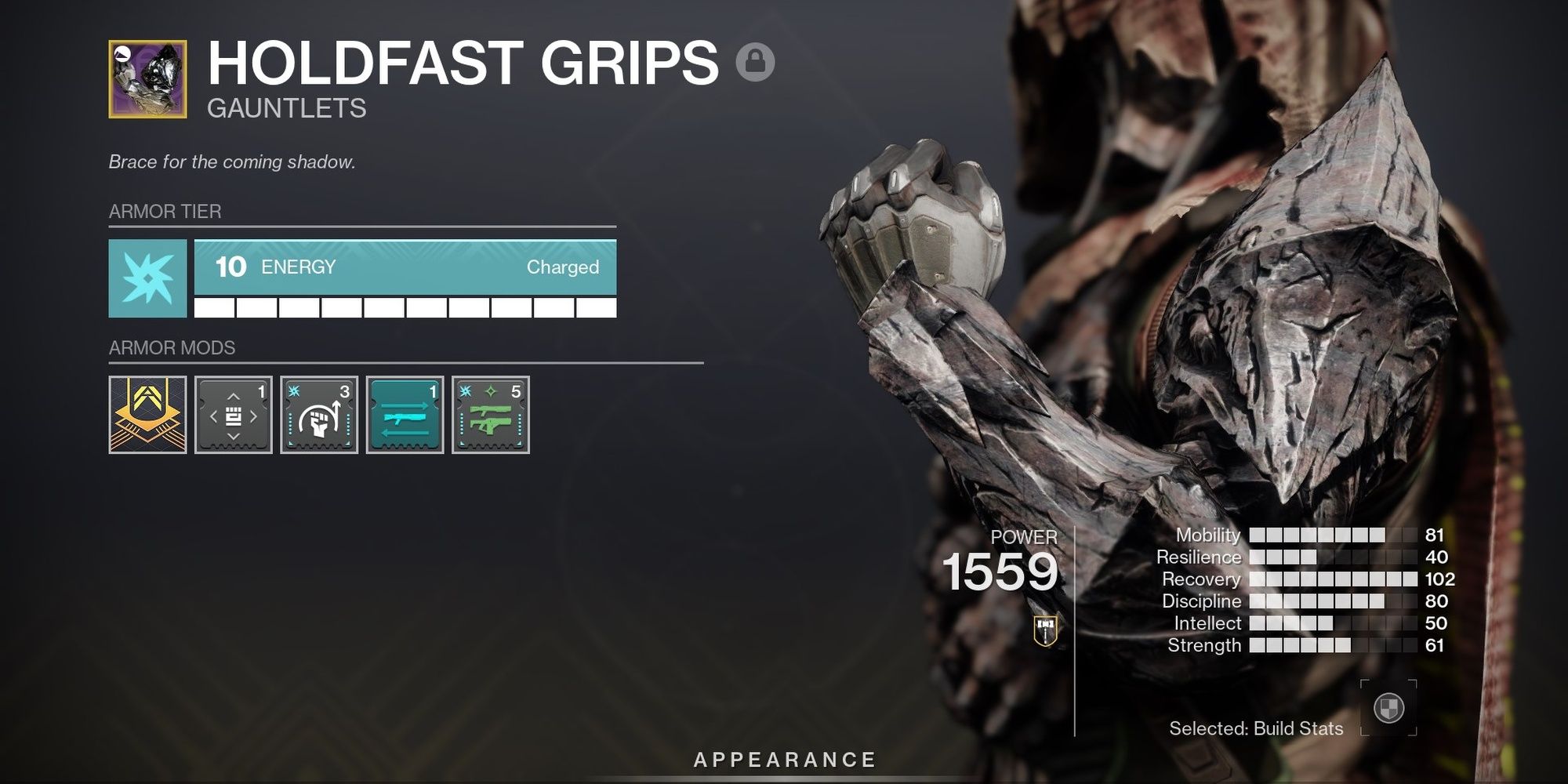Toggle the Charged energy status label
This screenshot has width=1568, height=784.
coord(564,267)
